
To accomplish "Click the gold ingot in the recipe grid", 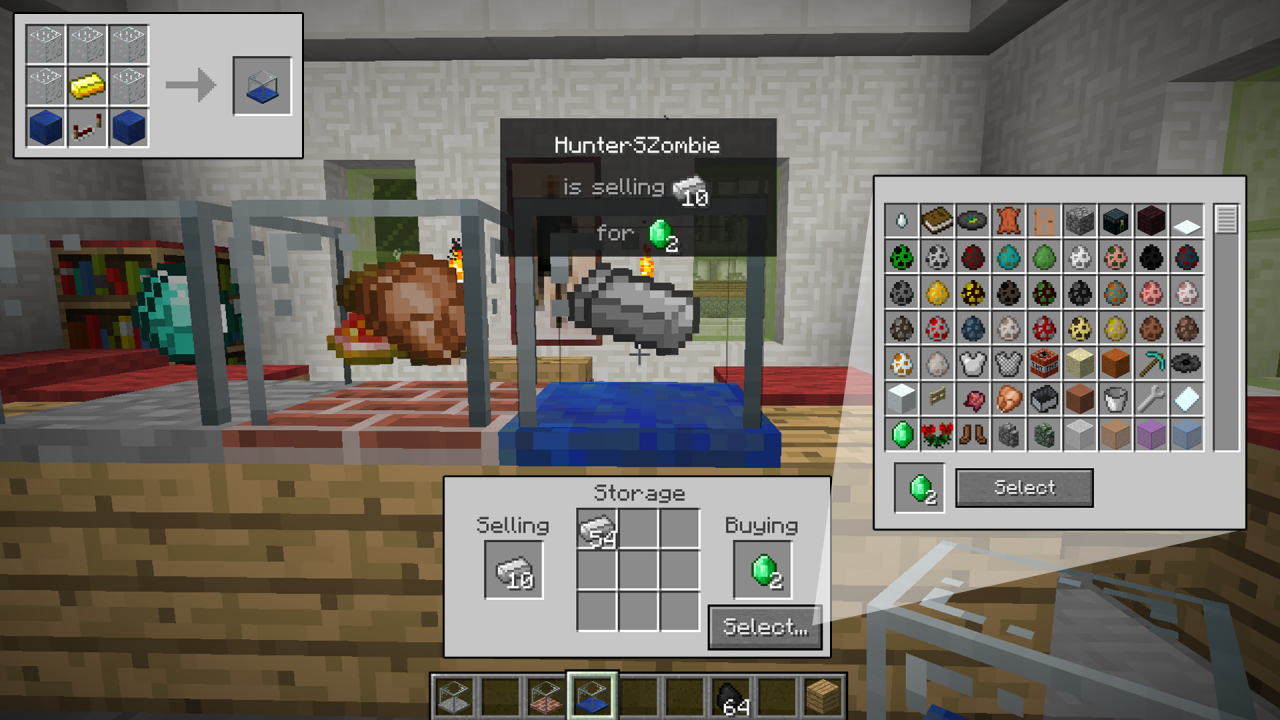I will tap(88, 87).
